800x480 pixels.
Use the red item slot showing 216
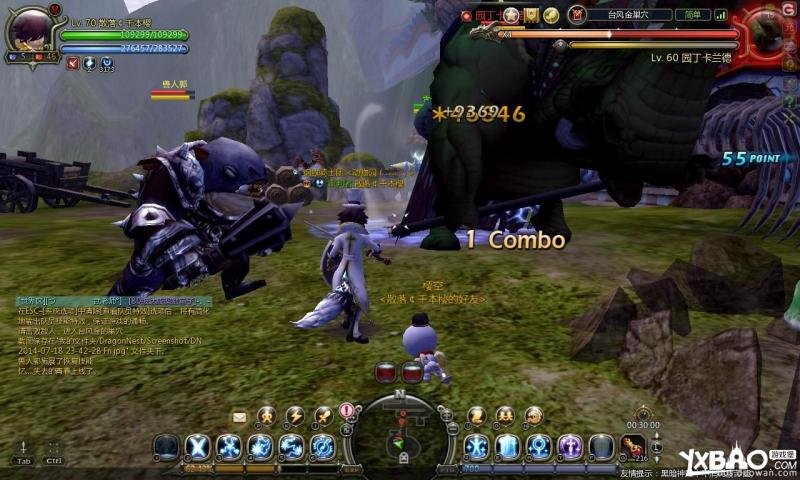click(632, 446)
